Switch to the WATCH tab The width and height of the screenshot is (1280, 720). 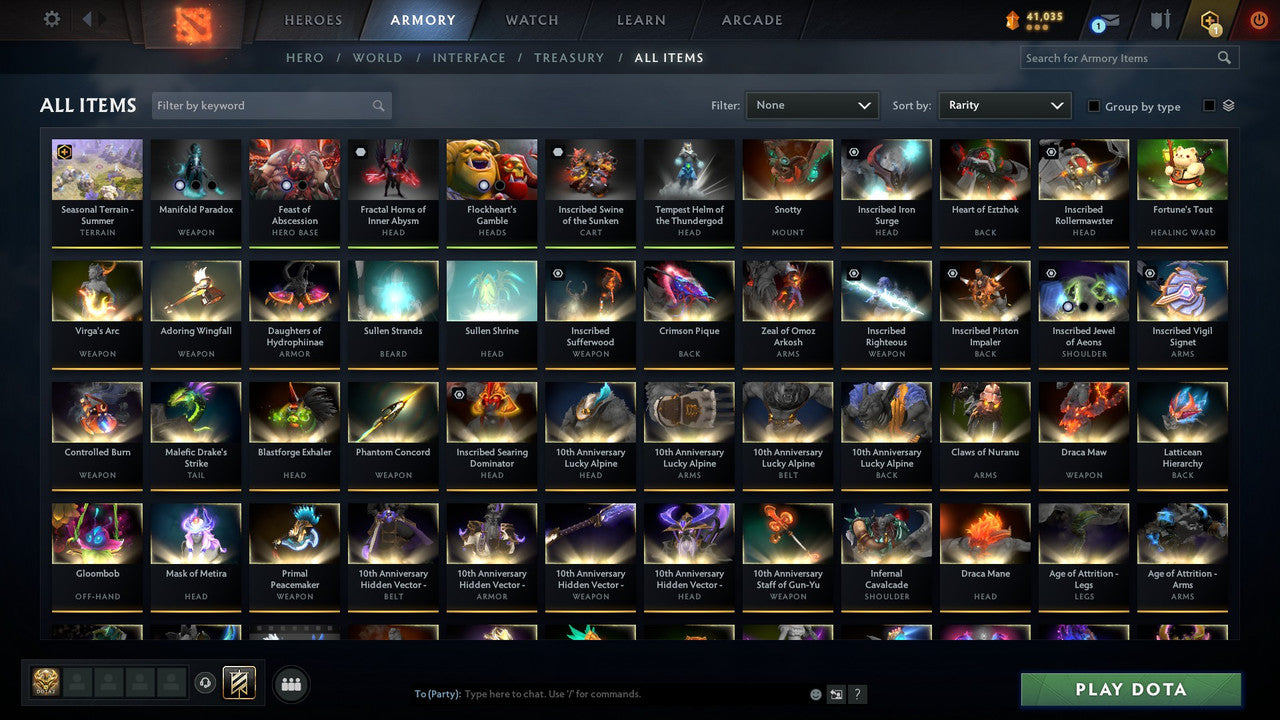pos(530,19)
